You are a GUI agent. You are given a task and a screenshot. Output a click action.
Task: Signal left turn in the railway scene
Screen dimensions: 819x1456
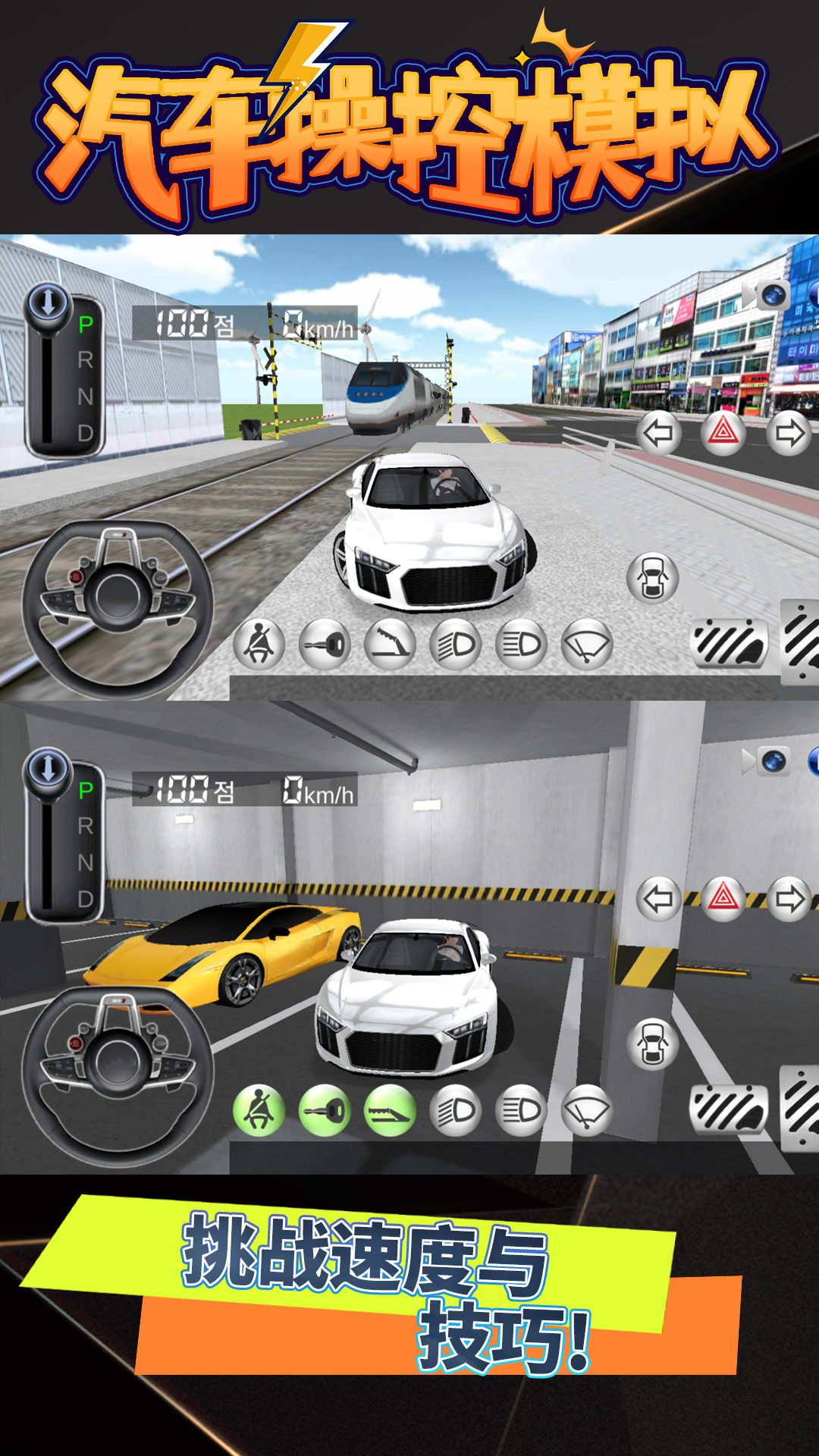(658, 433)
